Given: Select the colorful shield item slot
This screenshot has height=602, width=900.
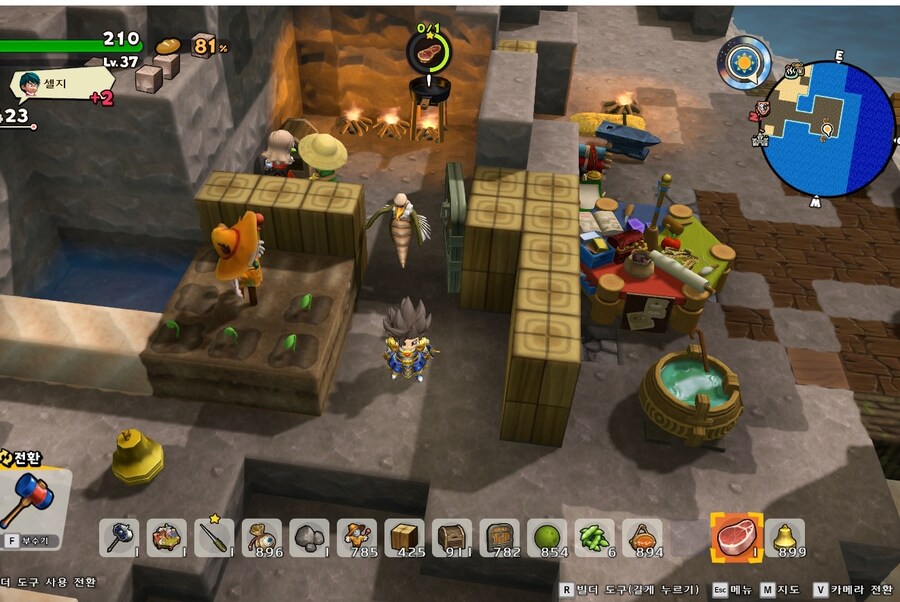Looking at the screenshot, I should click(x=167, y=538).
